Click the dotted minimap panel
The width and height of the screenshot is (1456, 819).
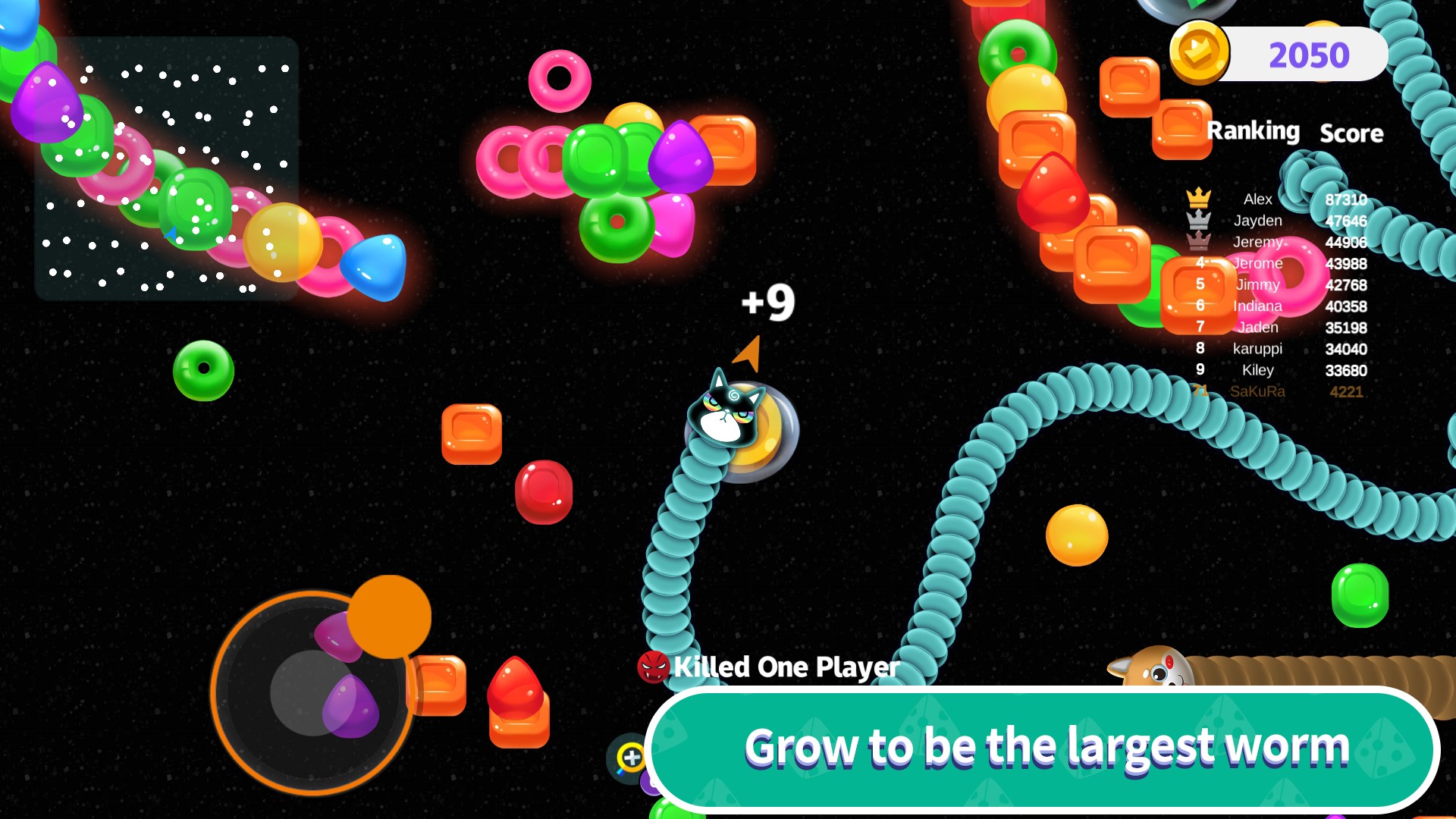(167, 168)
